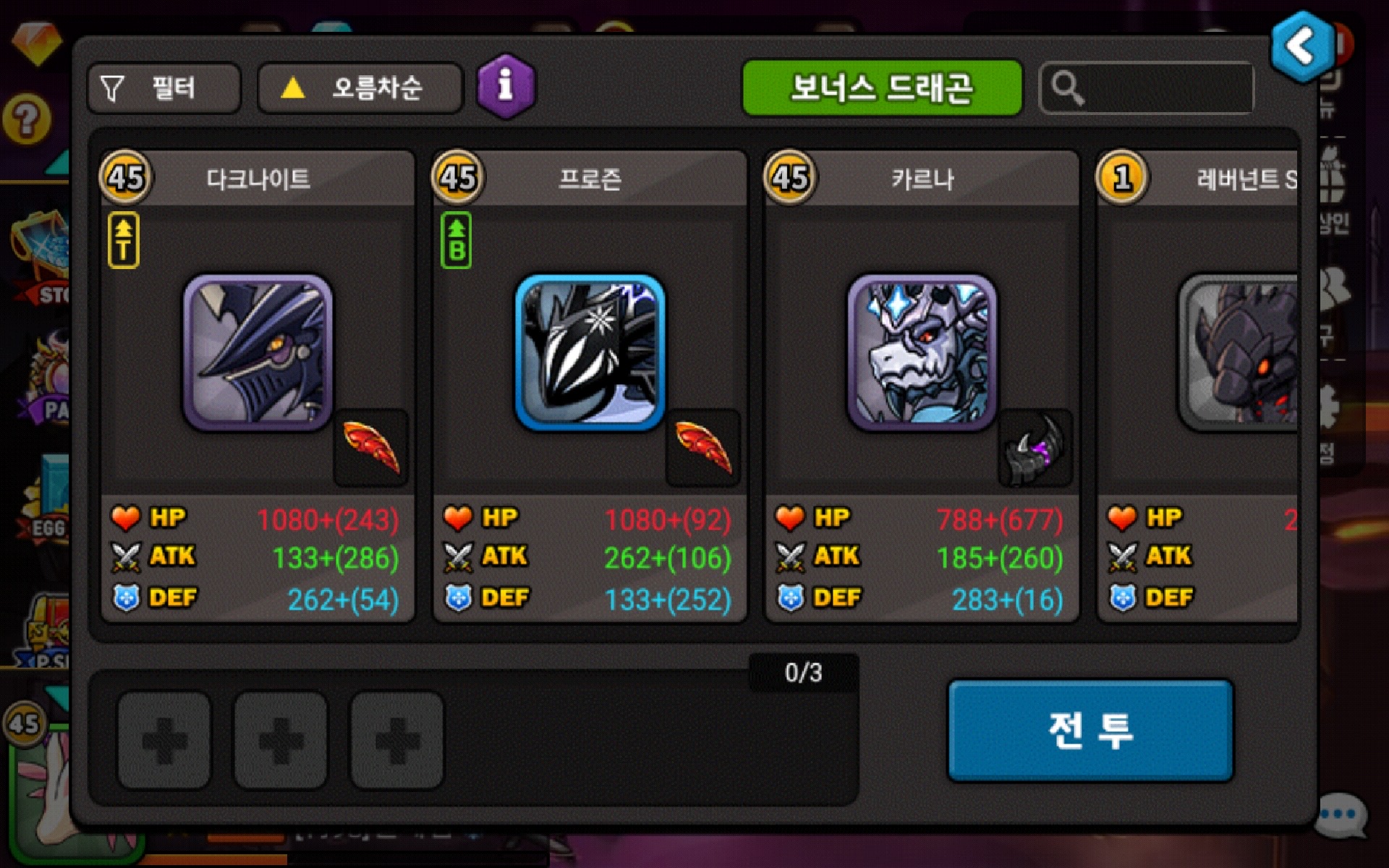The image size is (1389, 868).
Task: Show info with the purple i button
Action: coord(506,87)
